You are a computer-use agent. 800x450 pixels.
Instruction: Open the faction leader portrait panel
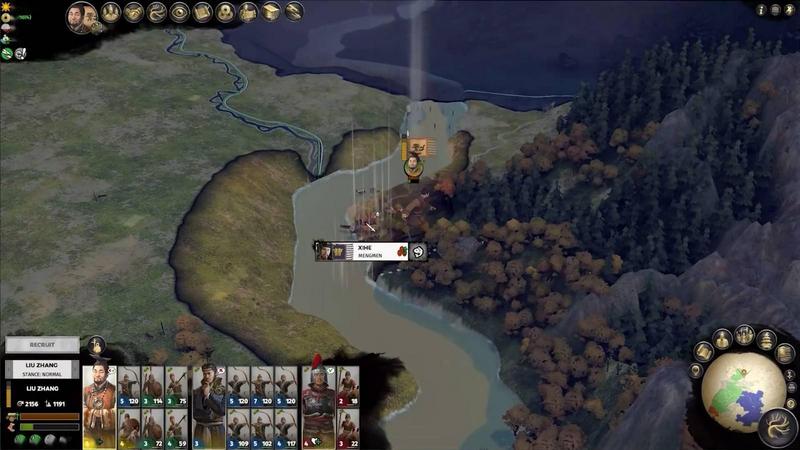tap(82, 15)
